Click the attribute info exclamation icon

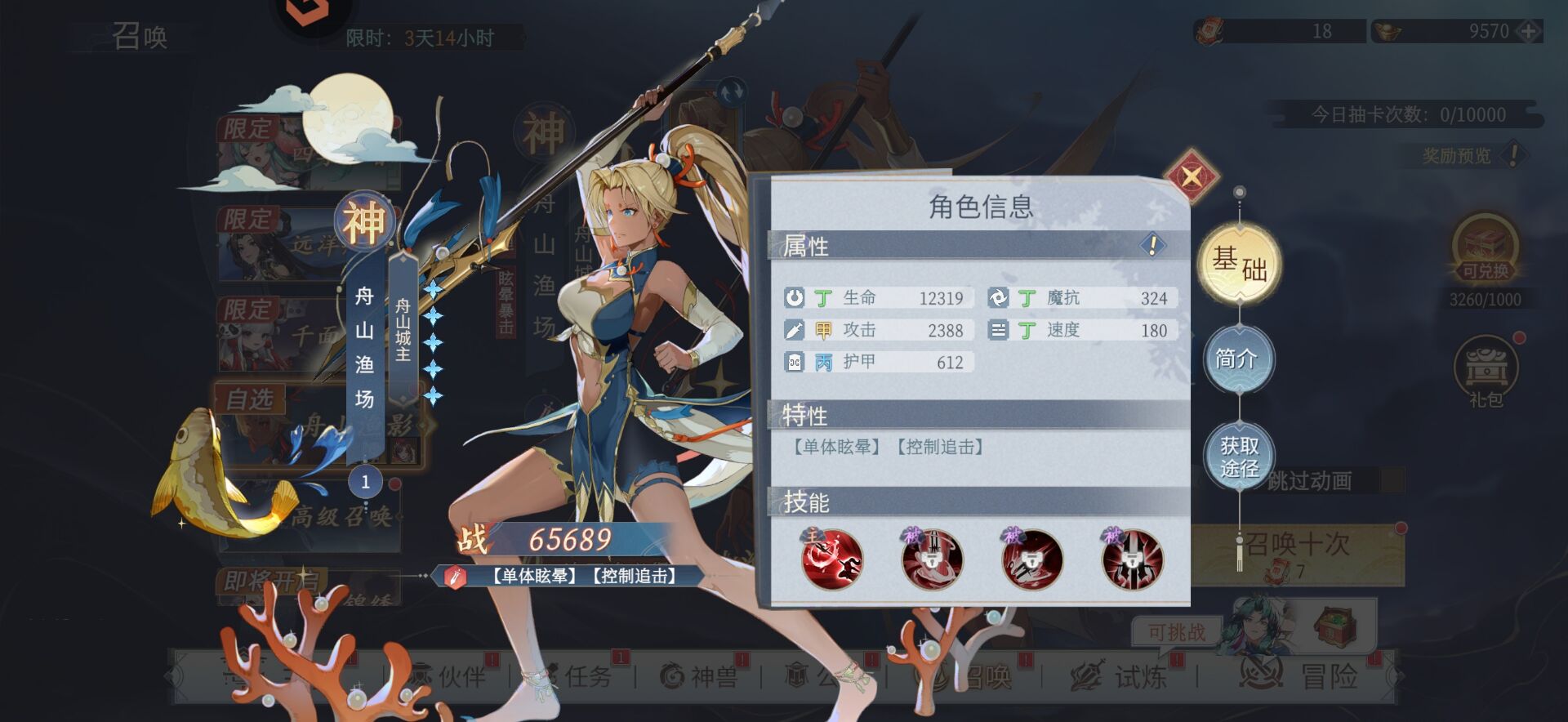1152,244
